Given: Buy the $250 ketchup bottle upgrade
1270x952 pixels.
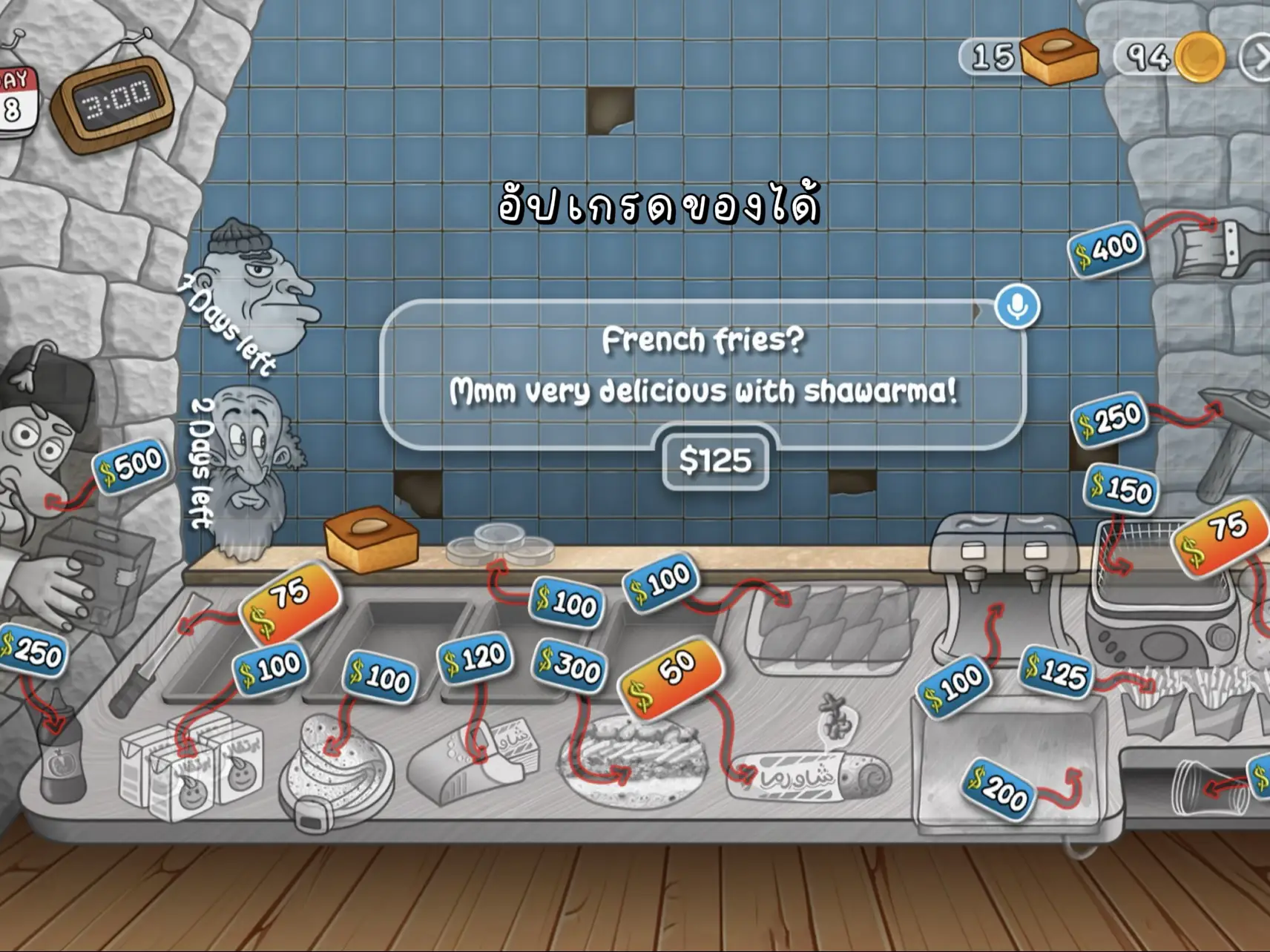Looking at the screenshot, I should 31,652.
